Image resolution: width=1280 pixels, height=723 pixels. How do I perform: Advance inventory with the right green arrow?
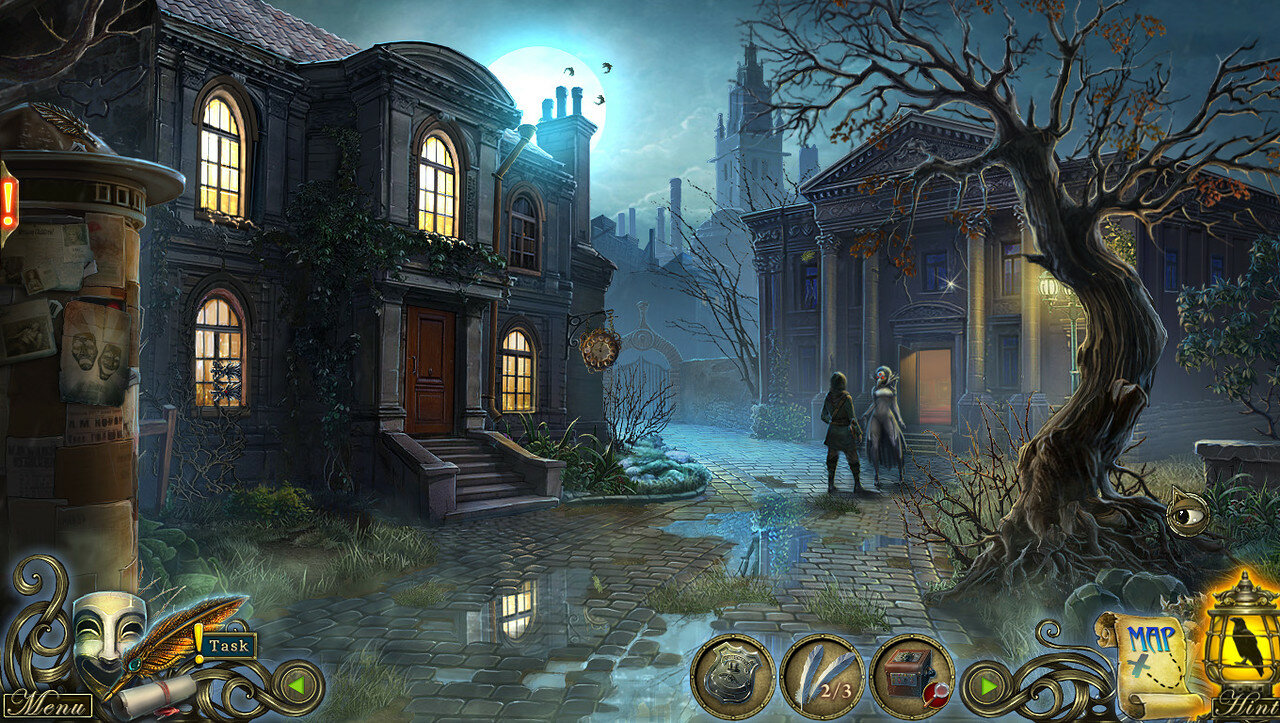coord(988,687)
